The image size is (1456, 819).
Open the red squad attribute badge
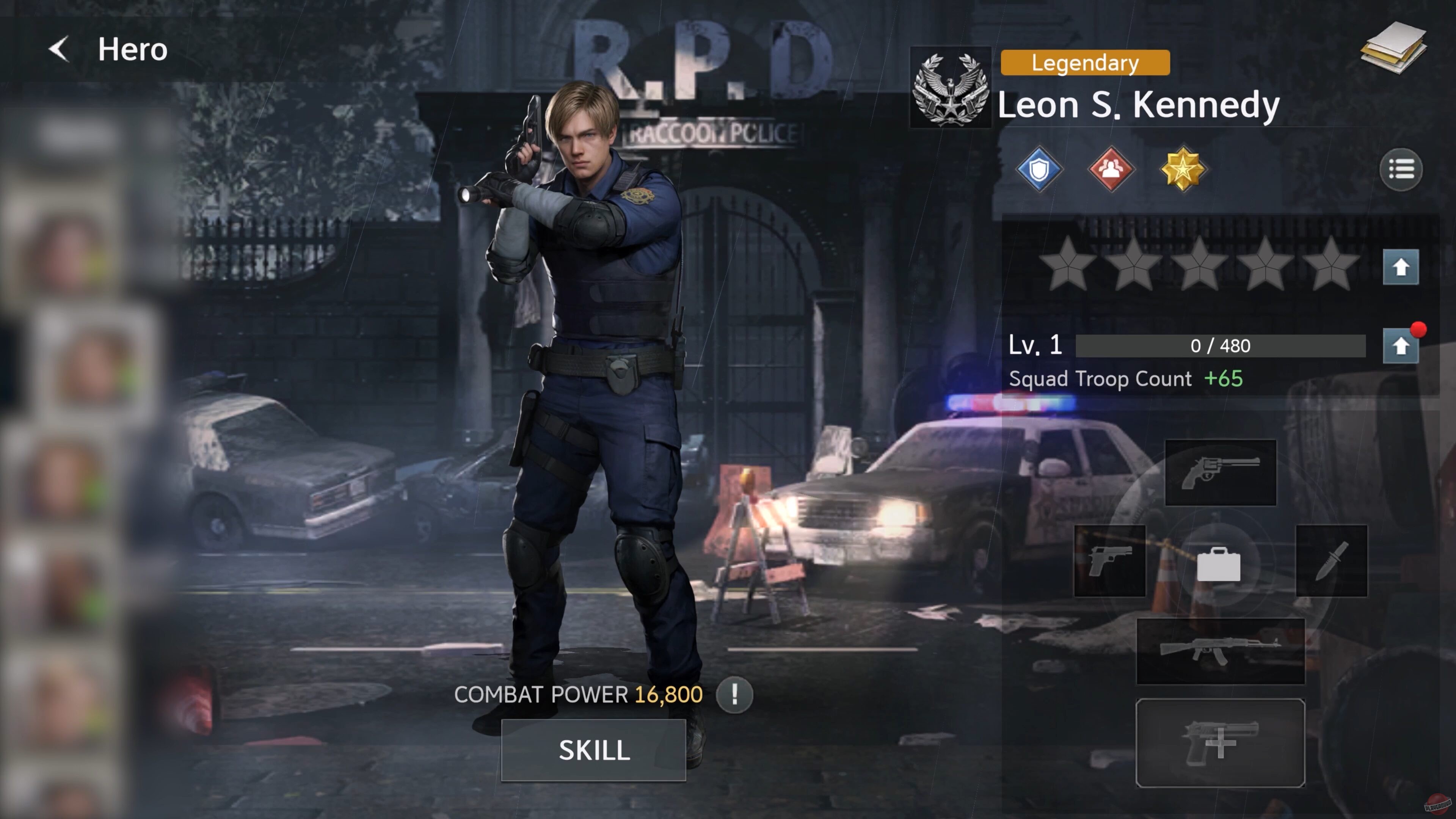pos(1111,169)
